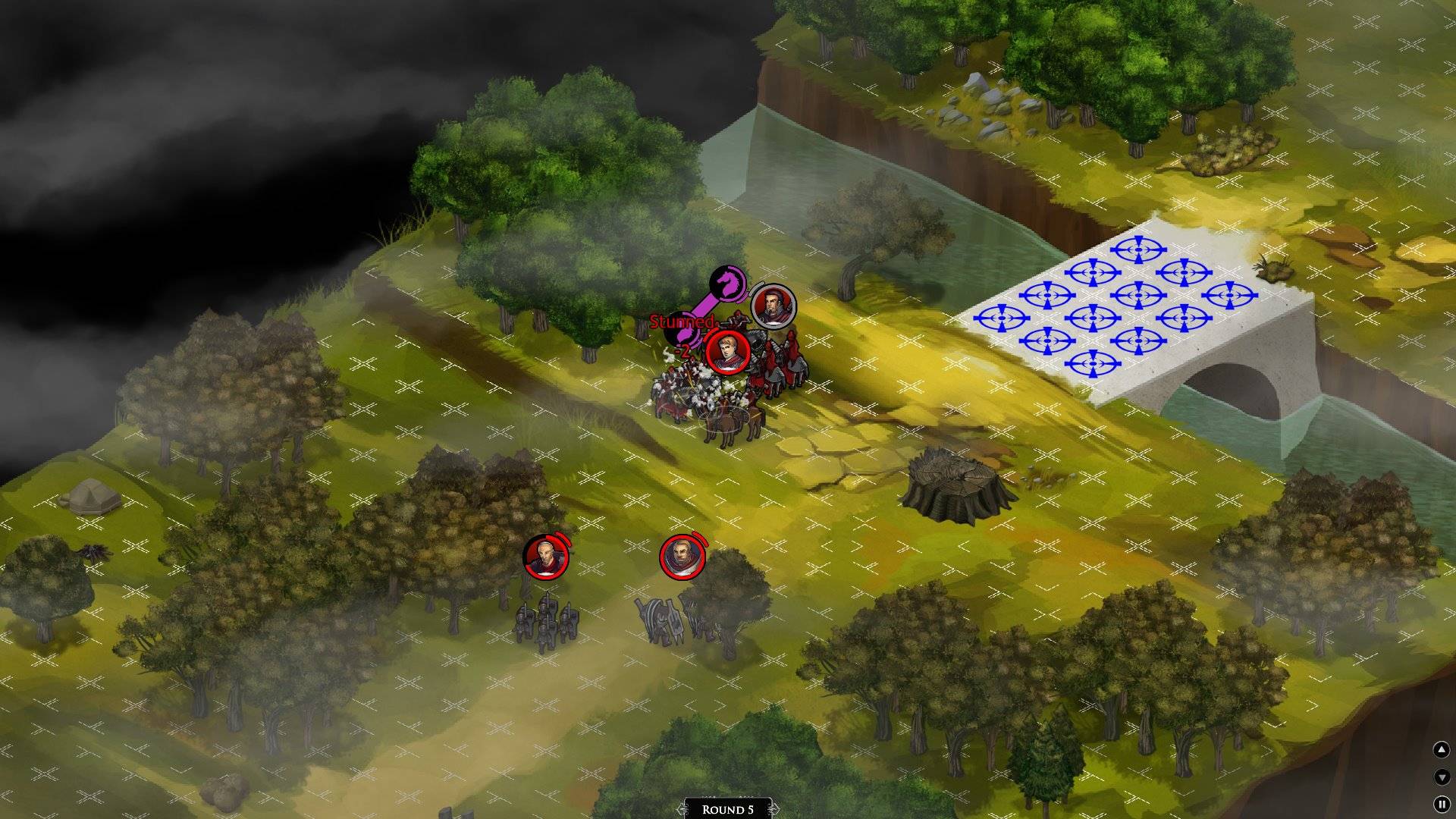This screenshot has width=1456, height=819.
Task: Click the pause button
Action: [x=1441, y=804]
